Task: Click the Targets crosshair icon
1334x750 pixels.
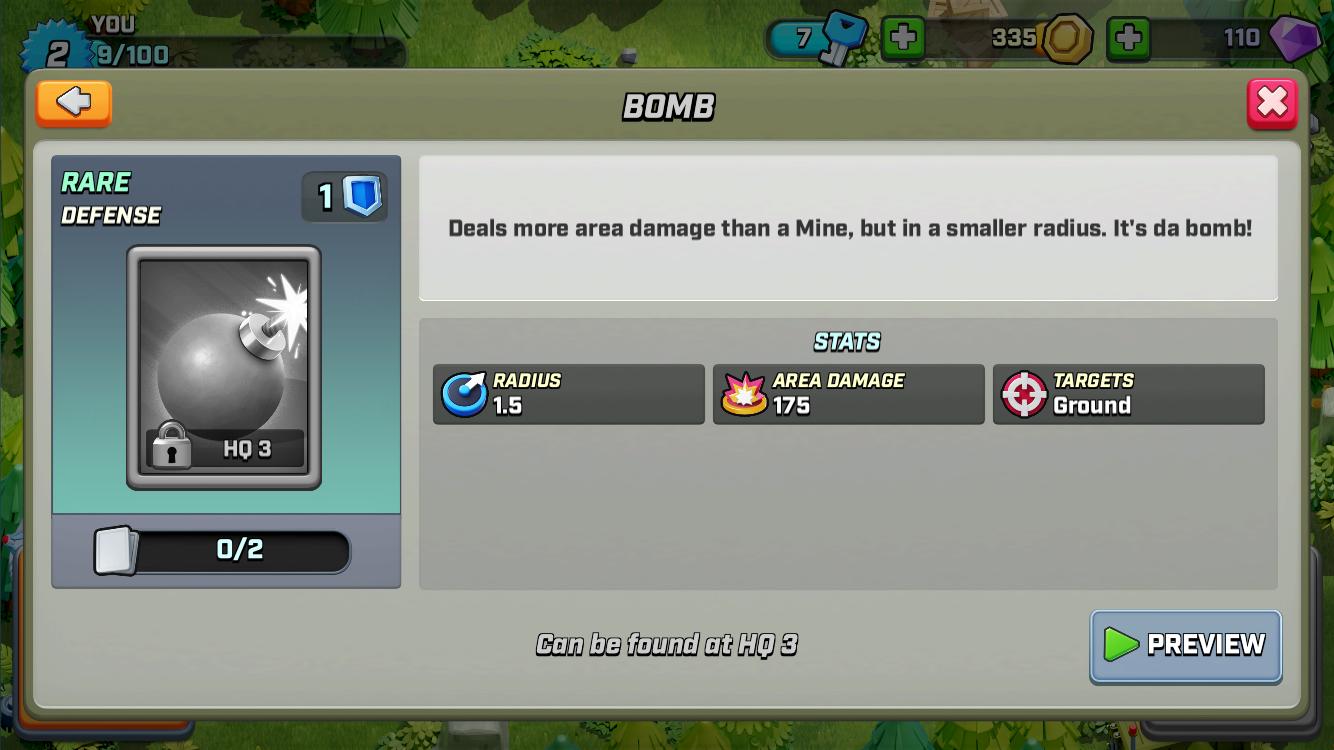Action: tap(1023, 392)
